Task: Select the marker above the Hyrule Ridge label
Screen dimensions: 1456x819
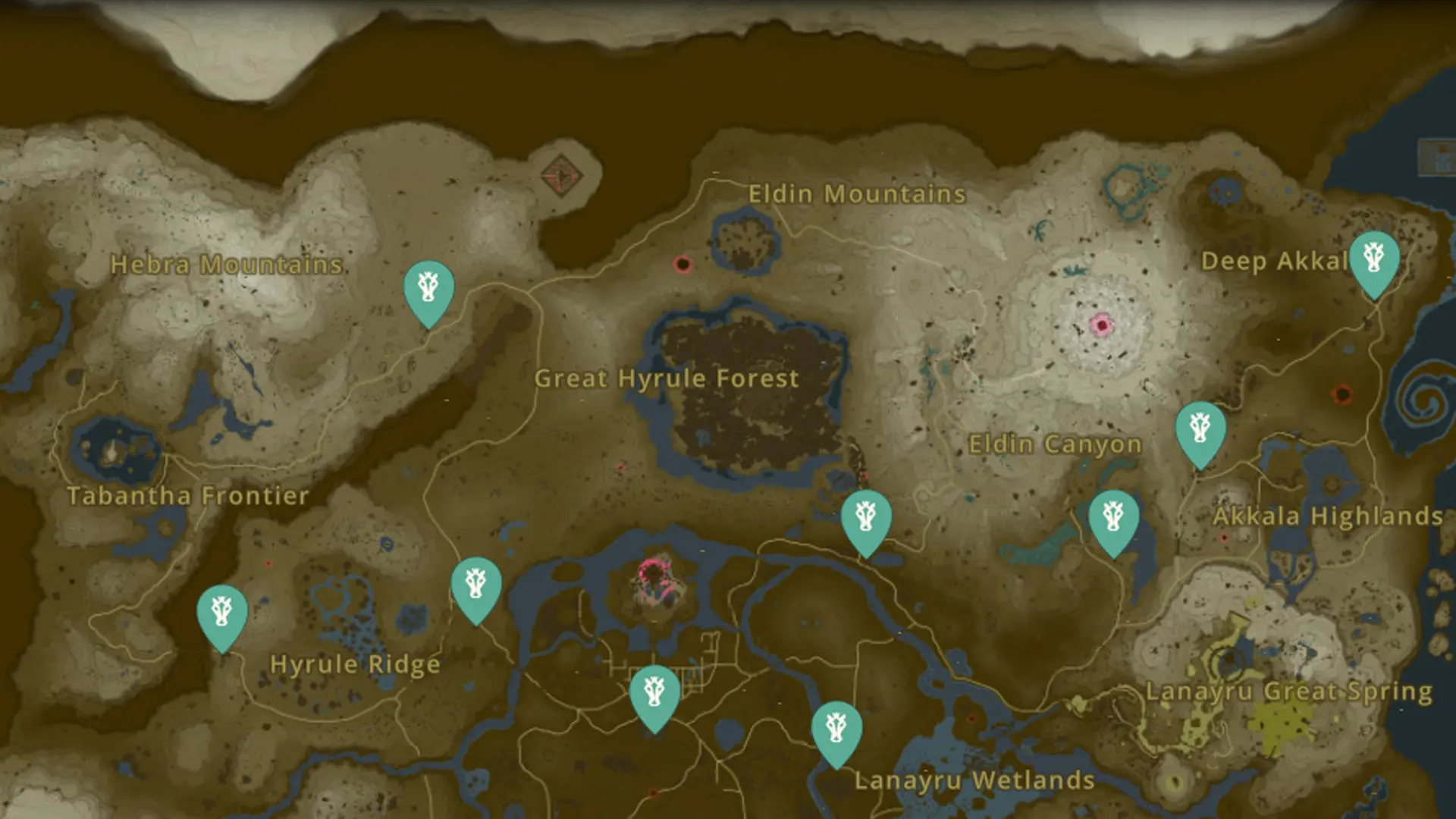Action: pos(477,584)
